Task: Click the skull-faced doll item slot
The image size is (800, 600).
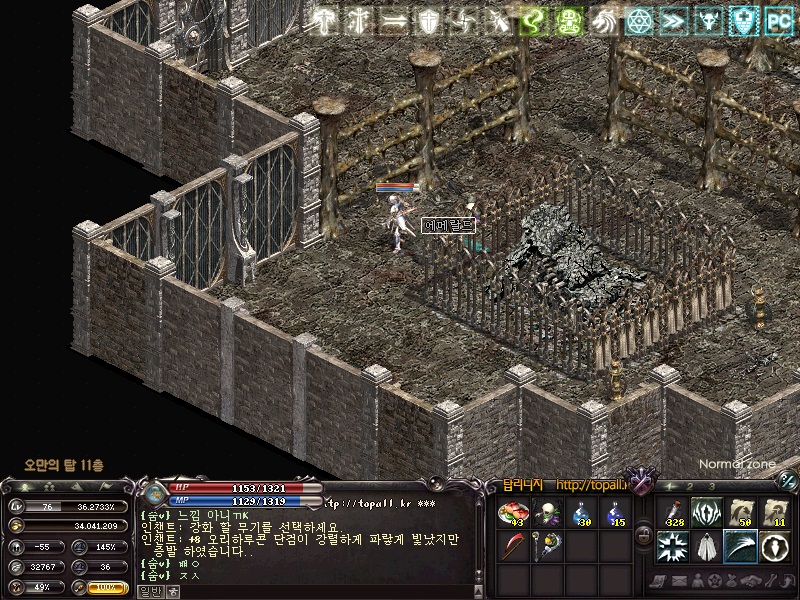Action: (x=547, y=515)
